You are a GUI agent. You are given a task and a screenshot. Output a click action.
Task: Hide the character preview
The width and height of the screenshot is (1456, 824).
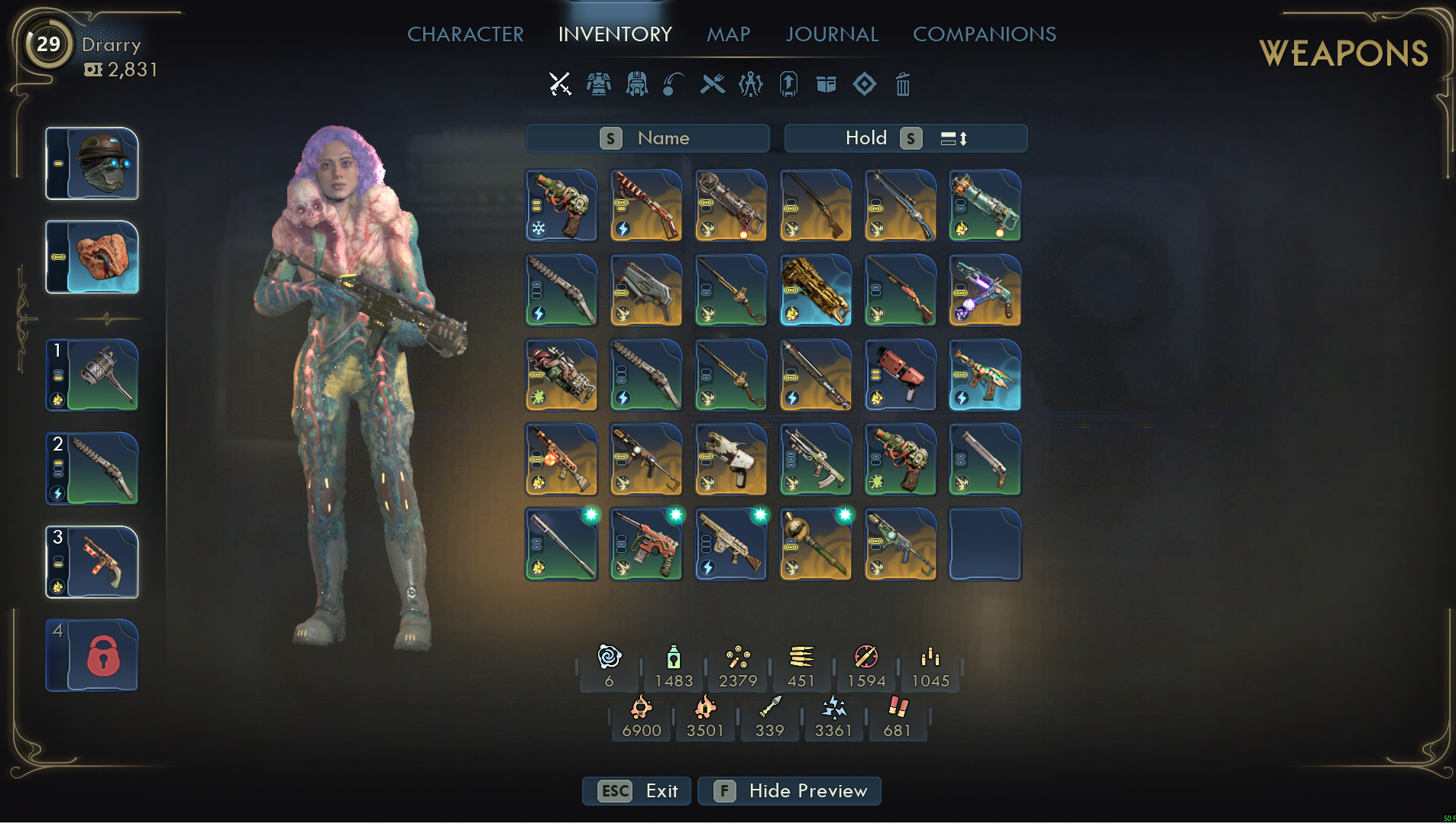pyautogui.click(x=789, y=791)
